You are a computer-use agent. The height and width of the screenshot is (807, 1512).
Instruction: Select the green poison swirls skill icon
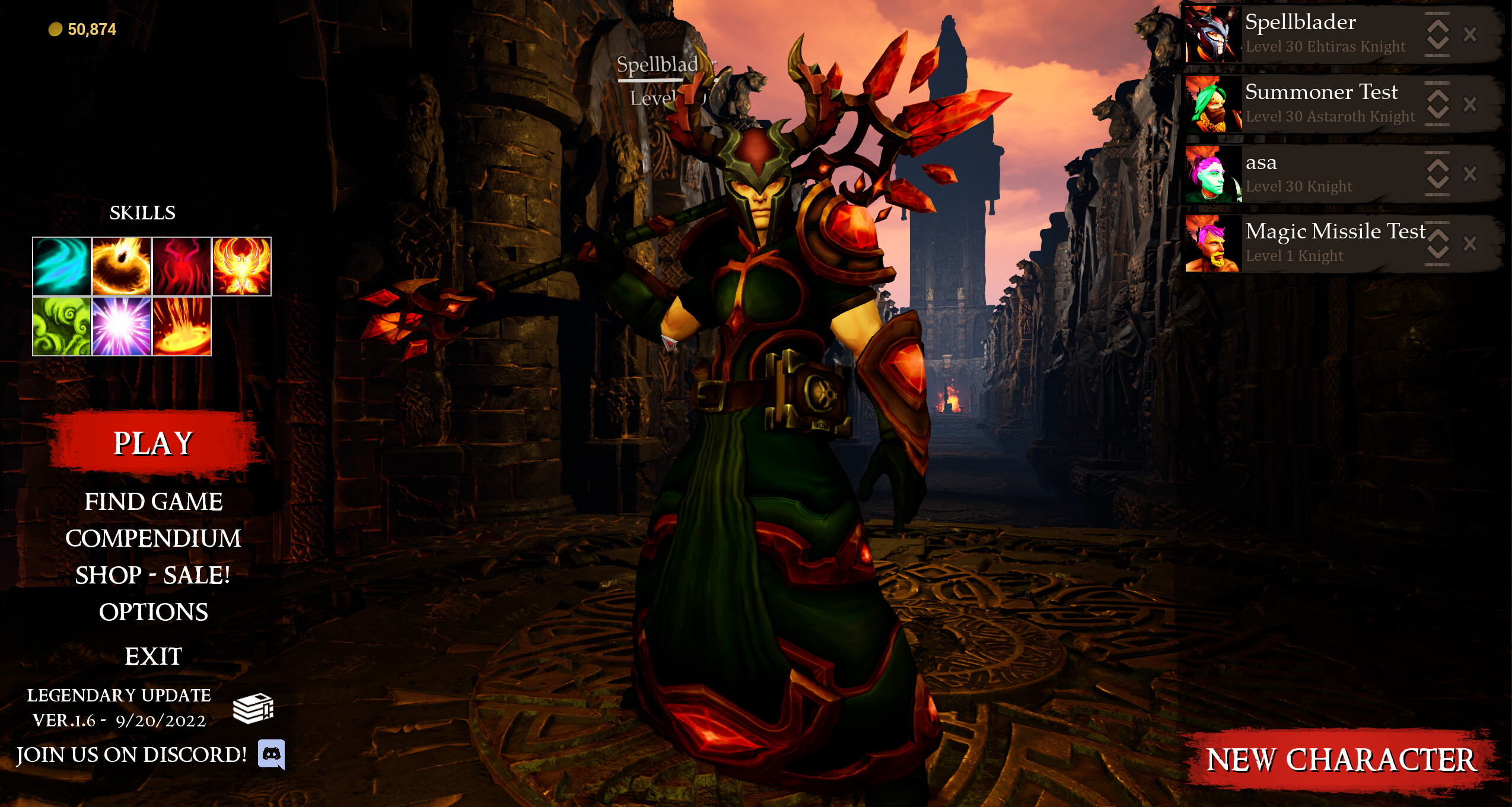[x=62, y=325]
